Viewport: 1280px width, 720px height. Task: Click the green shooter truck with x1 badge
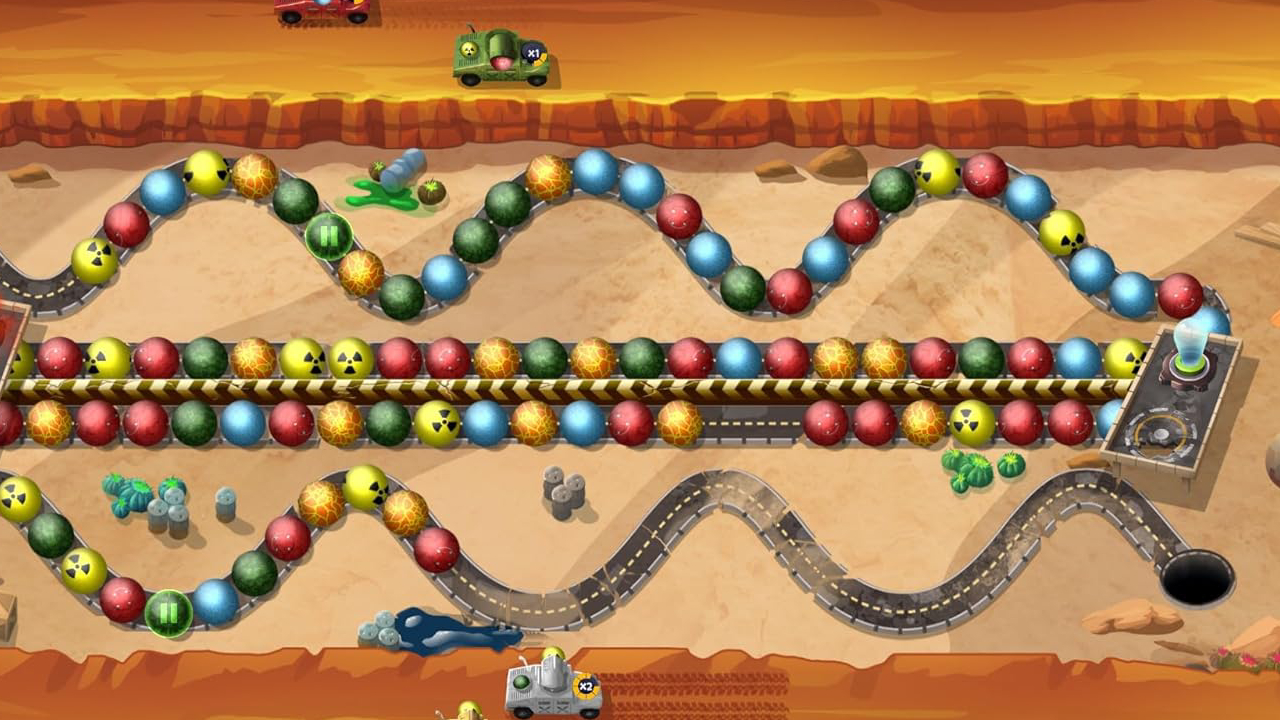[x=501, y=57]
